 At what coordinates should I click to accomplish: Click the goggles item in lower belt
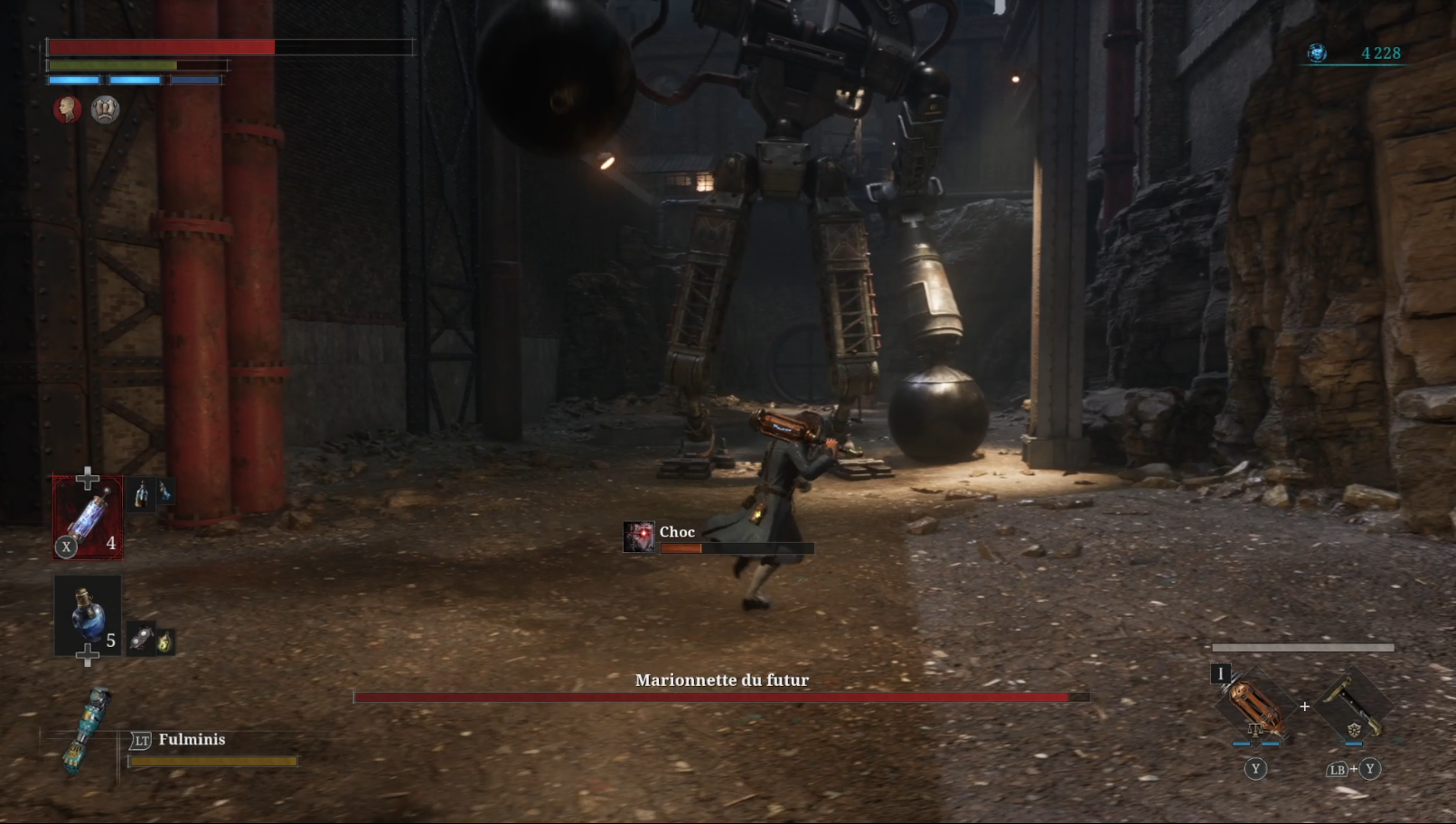(x=140, y=641)
